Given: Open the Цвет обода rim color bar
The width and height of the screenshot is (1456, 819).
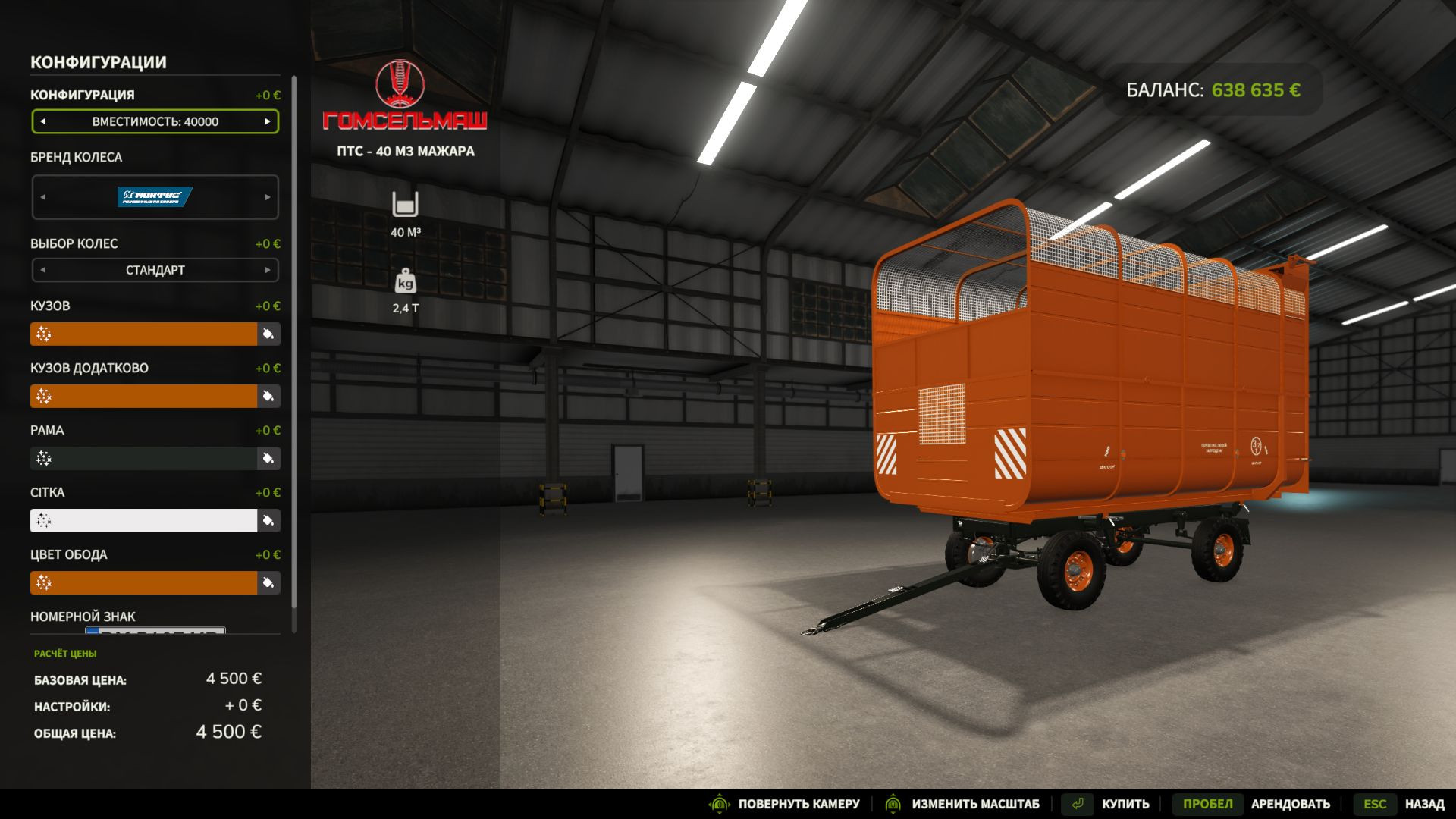Looking at the screenshot, I should coord(144,582).
